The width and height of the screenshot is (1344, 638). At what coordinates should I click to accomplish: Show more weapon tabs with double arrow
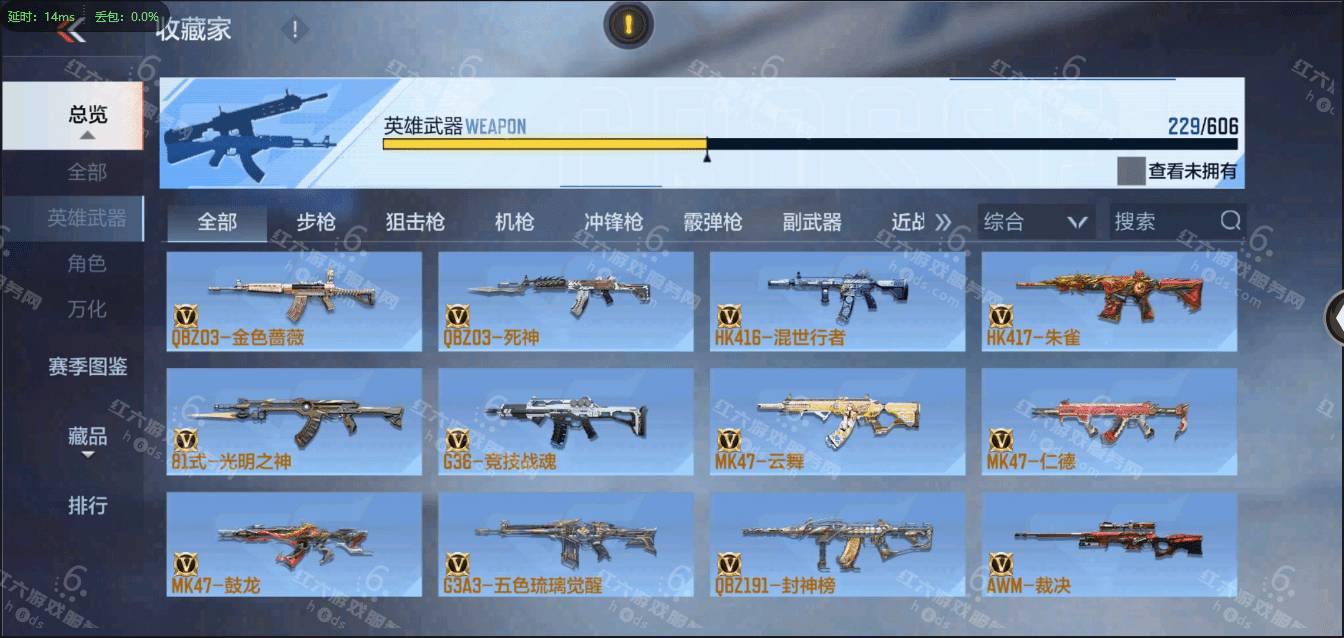pos(943,222)
